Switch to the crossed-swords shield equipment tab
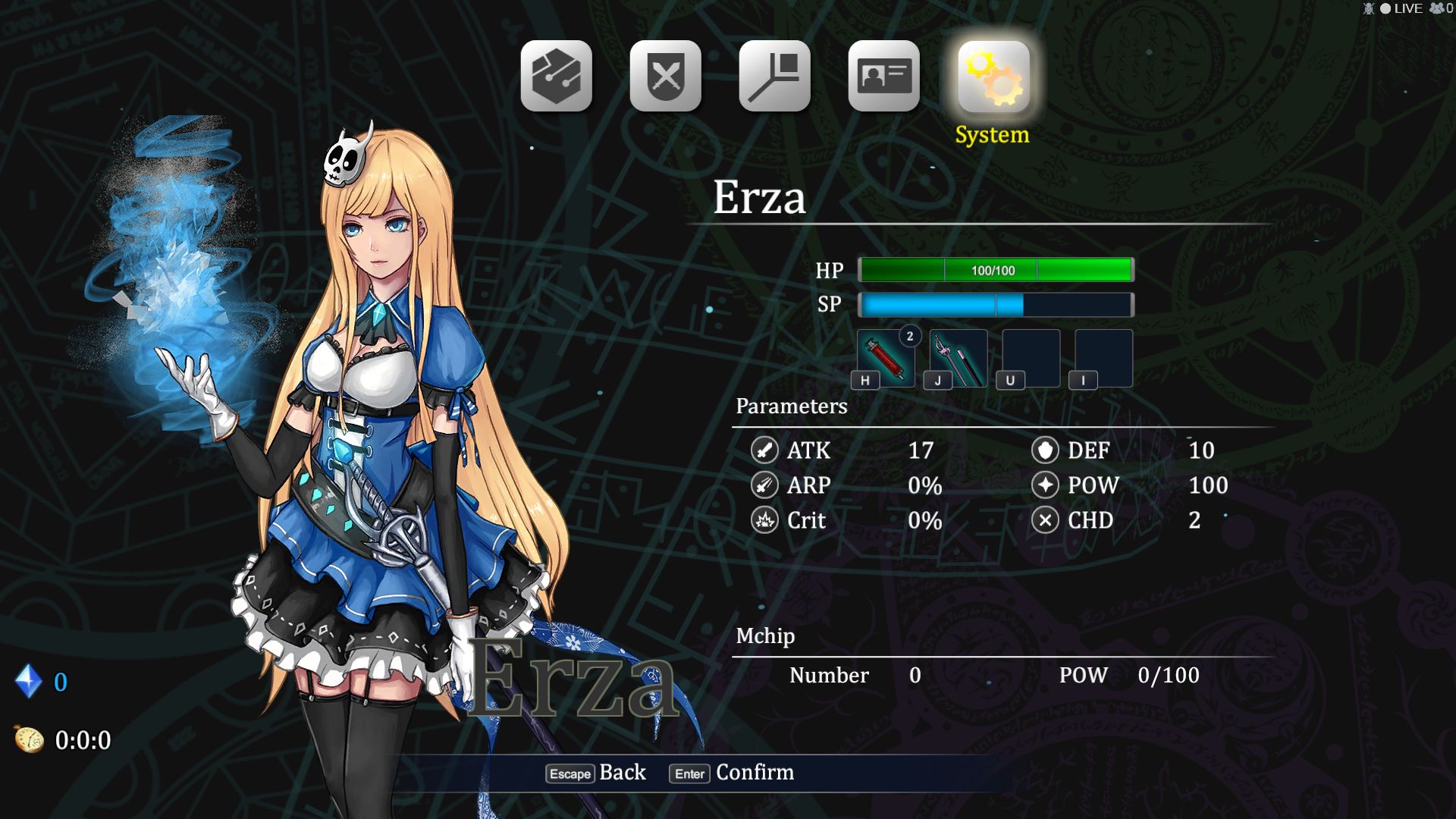The height and width of the screenshot is (819, 1456). [665, 76]
